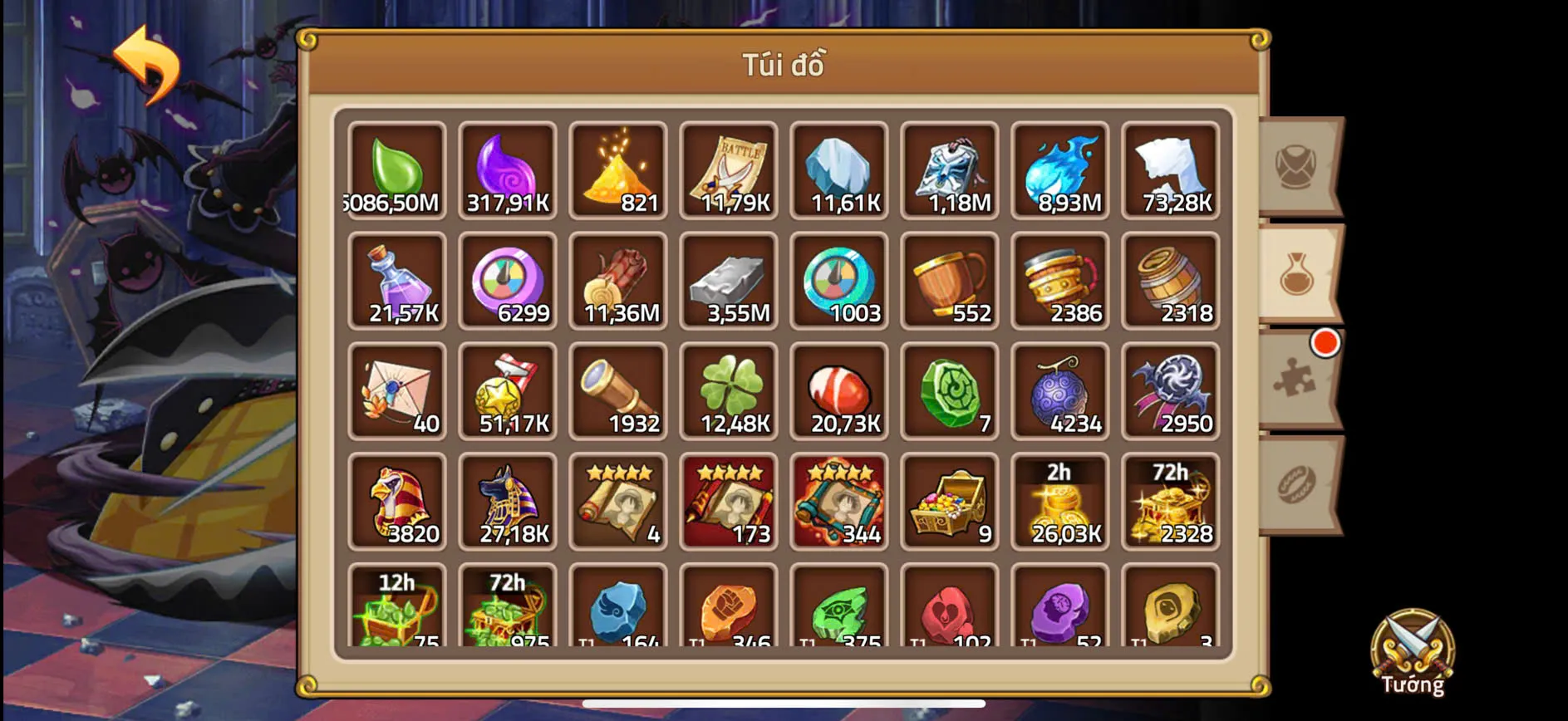
Task: Open the five-star red hero scroll showing 173
Action: [728, 503]
